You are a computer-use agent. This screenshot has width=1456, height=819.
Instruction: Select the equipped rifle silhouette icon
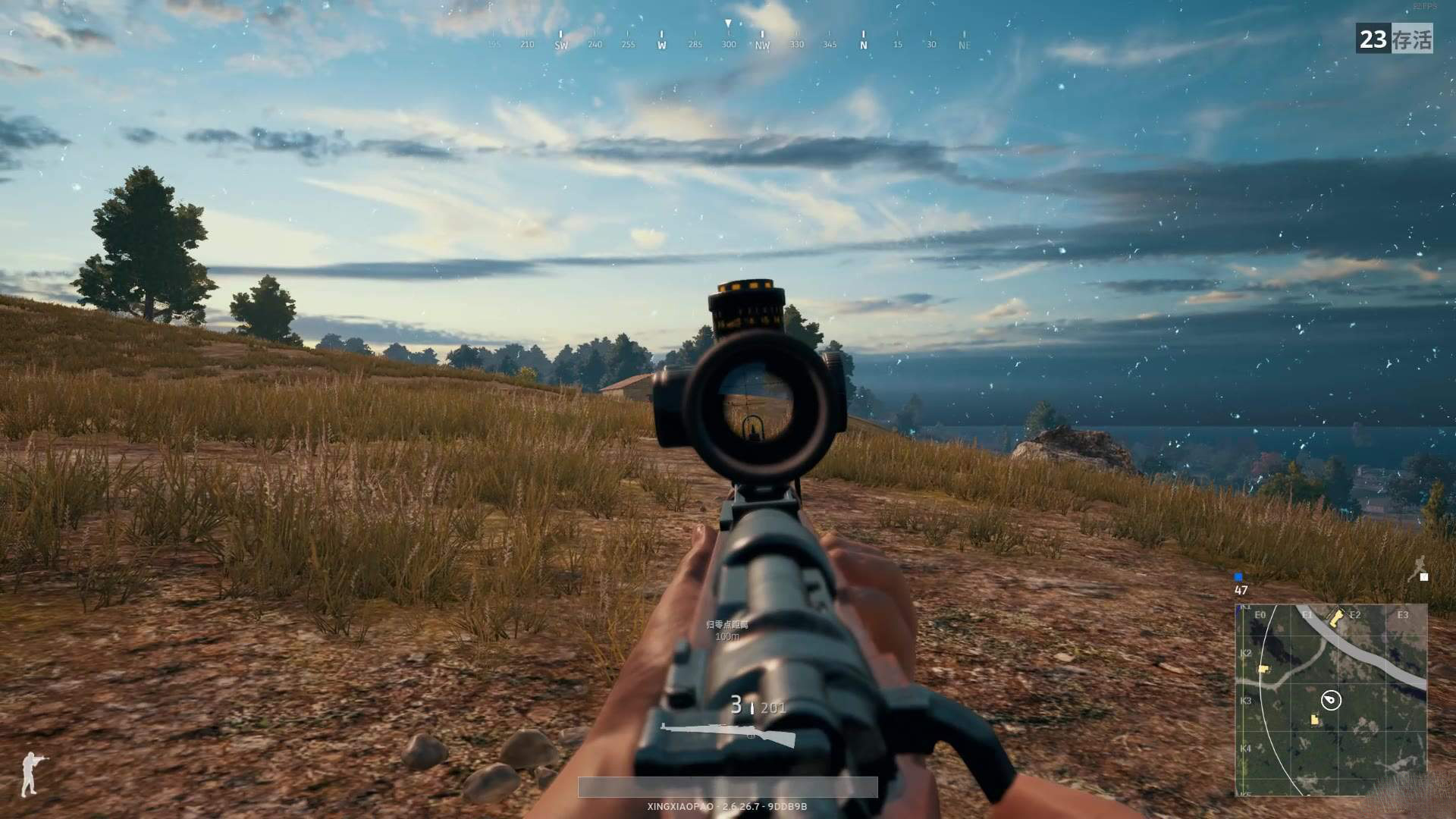(x=728, y=735)
